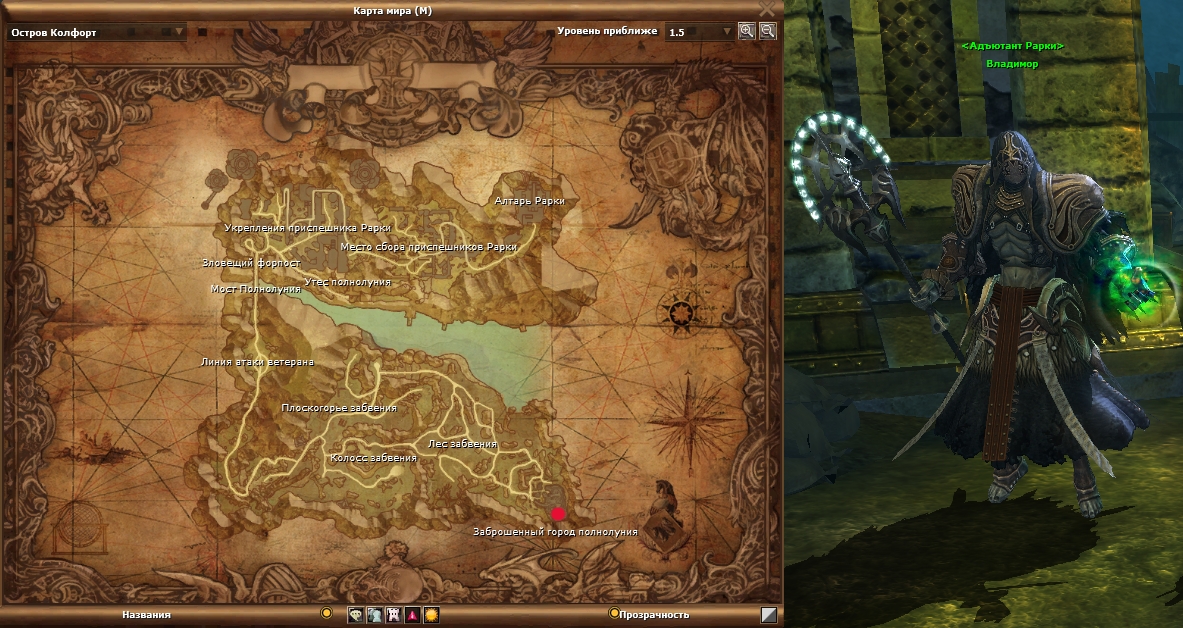Click the bottom-right map window corner button
This screenshot has height=628, width=1183.
[x=768, y=615]
